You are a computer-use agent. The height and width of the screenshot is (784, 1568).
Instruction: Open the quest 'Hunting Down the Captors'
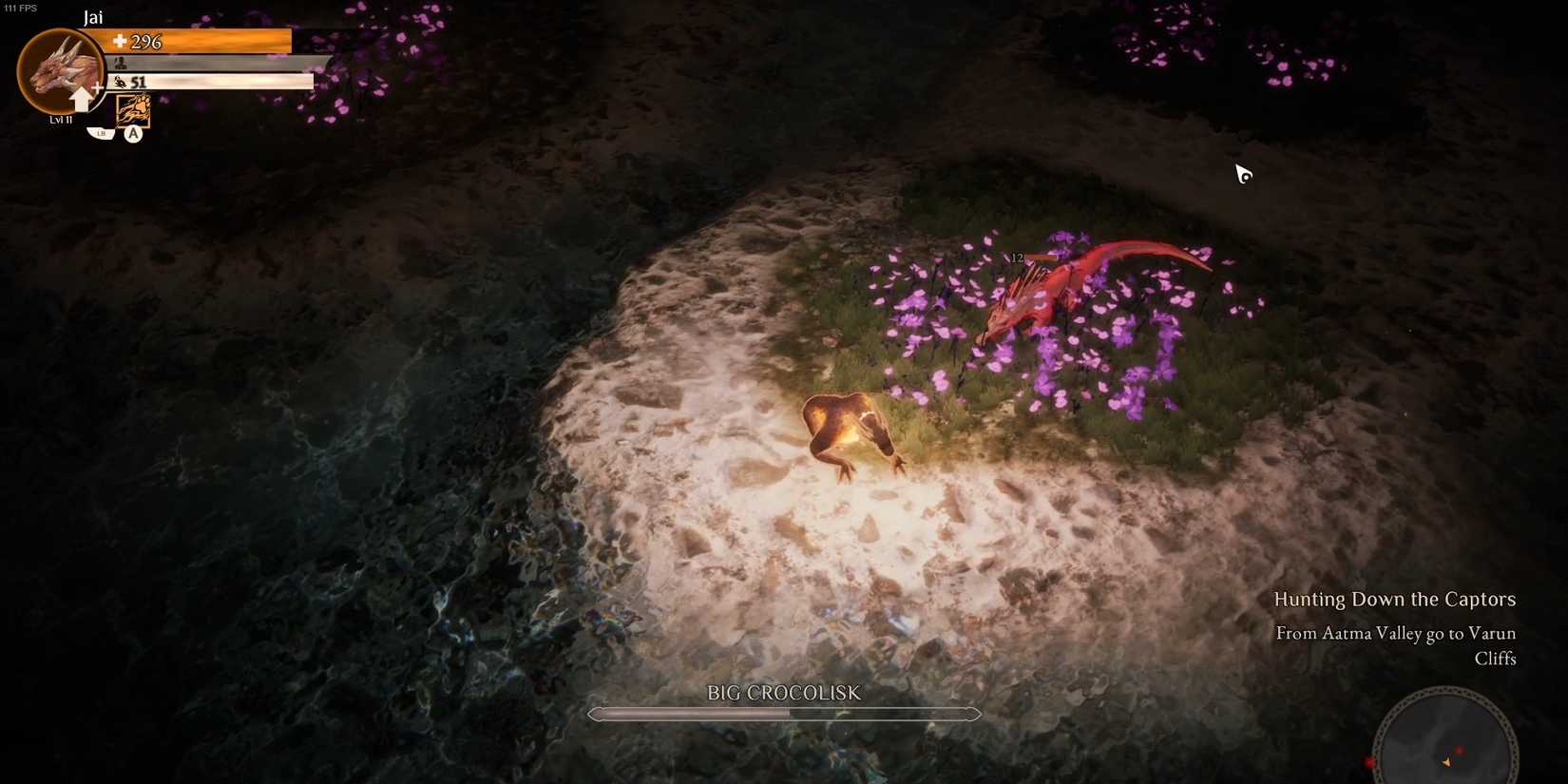pos(1395,599)
